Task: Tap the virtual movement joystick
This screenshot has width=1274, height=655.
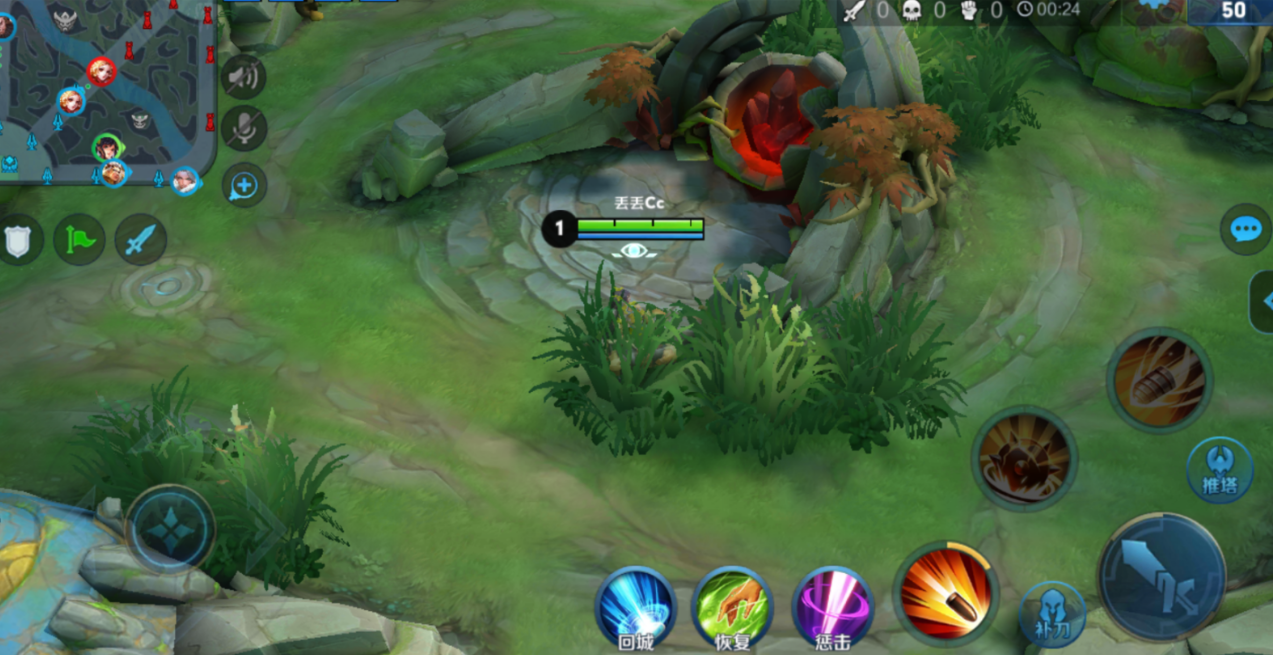Action: [170, 528]
